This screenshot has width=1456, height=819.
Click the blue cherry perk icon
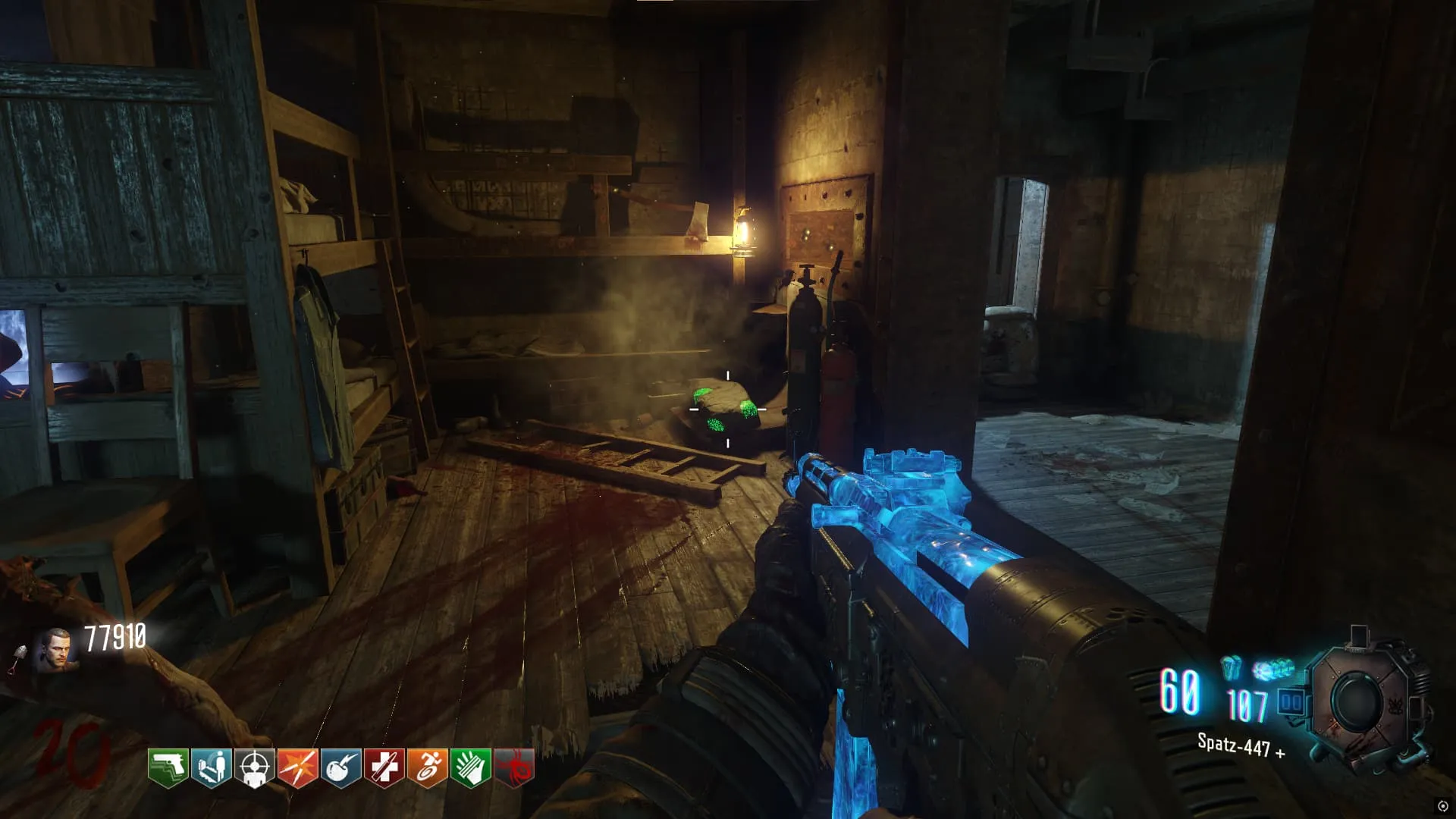[x=340, y=768]
